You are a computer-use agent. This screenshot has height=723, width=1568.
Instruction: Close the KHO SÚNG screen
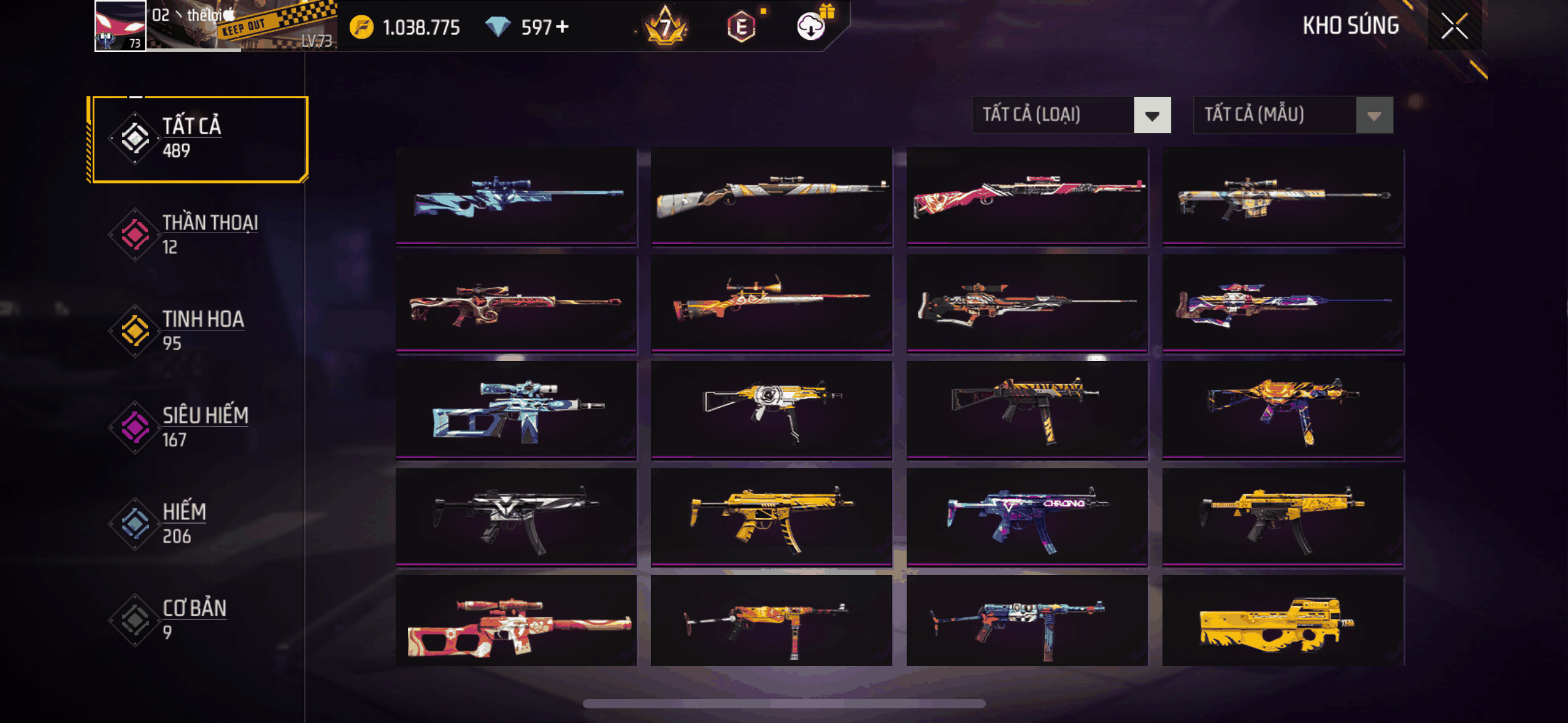[1454, 26]
